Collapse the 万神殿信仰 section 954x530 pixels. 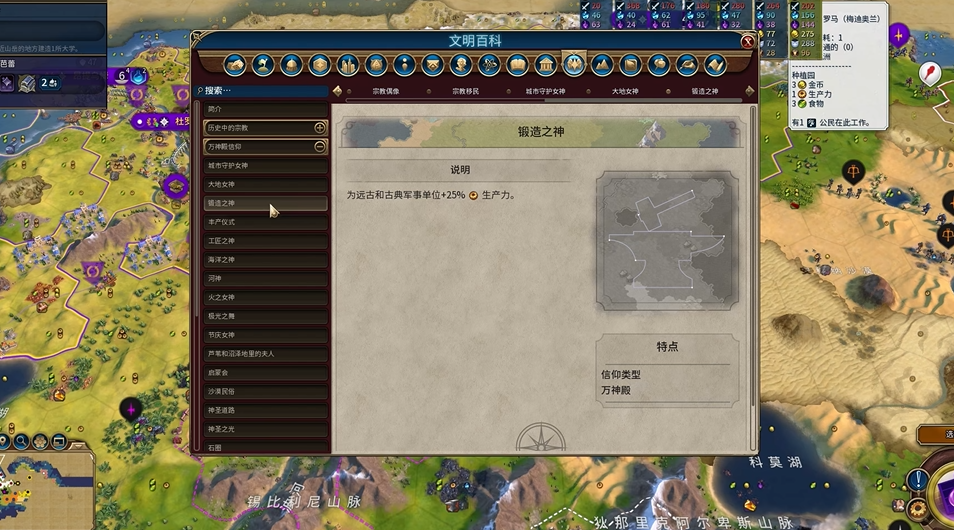coord(320,146)
